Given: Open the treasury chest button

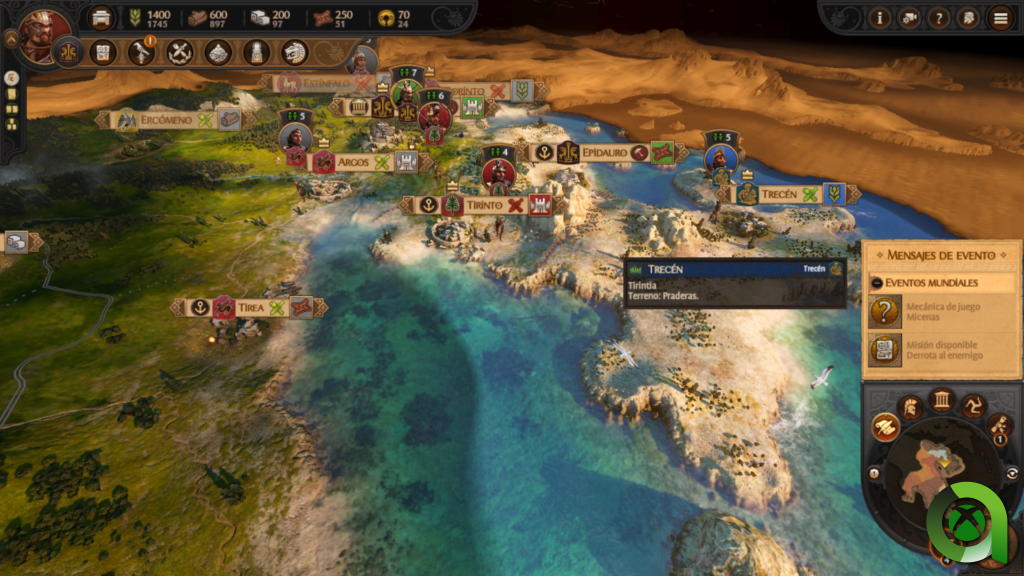Looking at the screenshot, I should point(101,17).
